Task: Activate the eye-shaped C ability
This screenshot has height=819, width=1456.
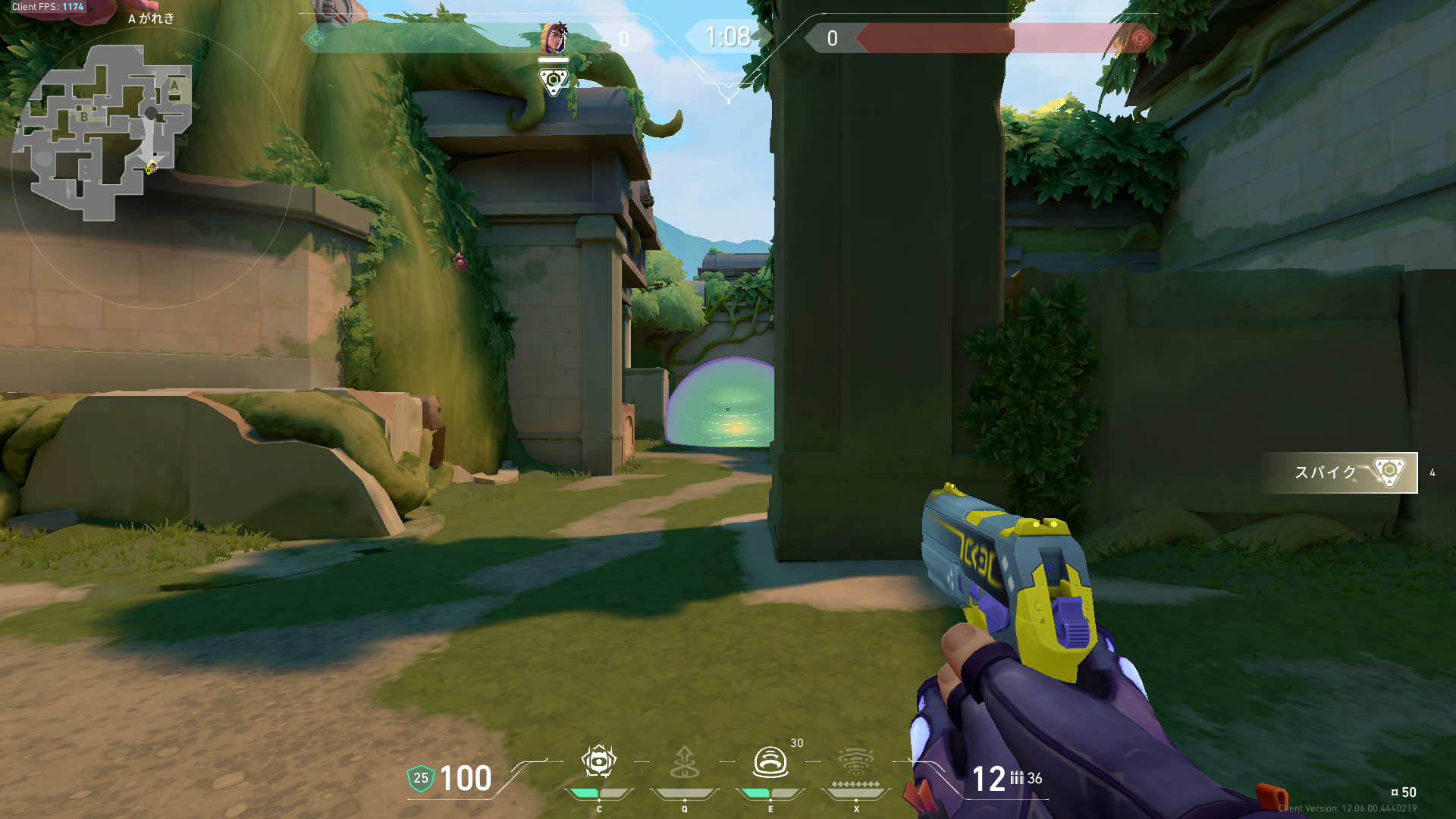Action: pyautogui.click(x=598, y=762)
